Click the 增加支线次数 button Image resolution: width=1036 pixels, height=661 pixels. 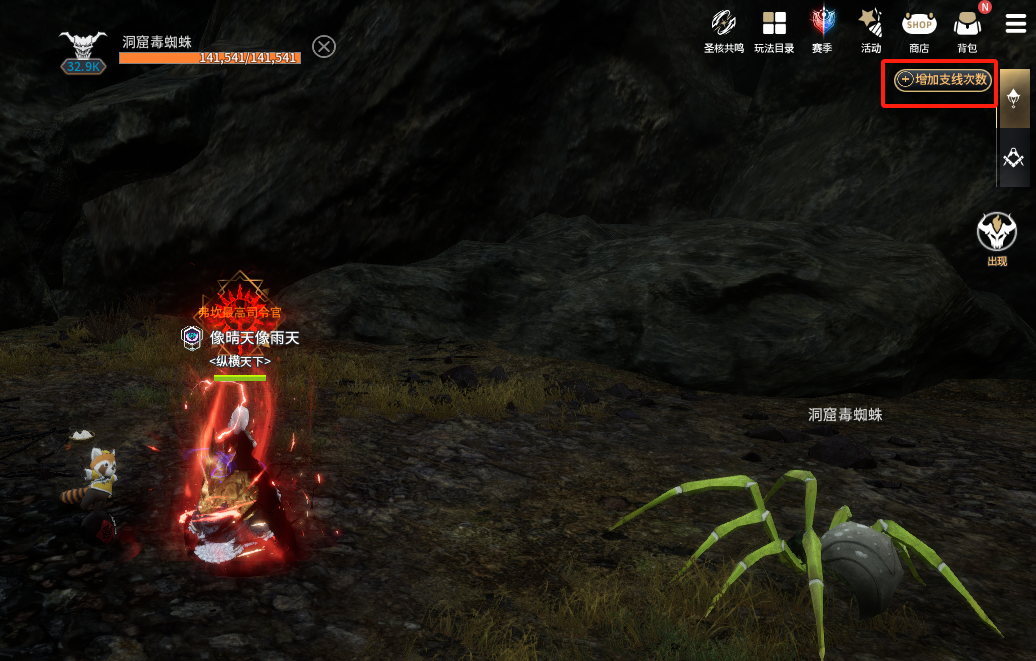click(942, 80)
